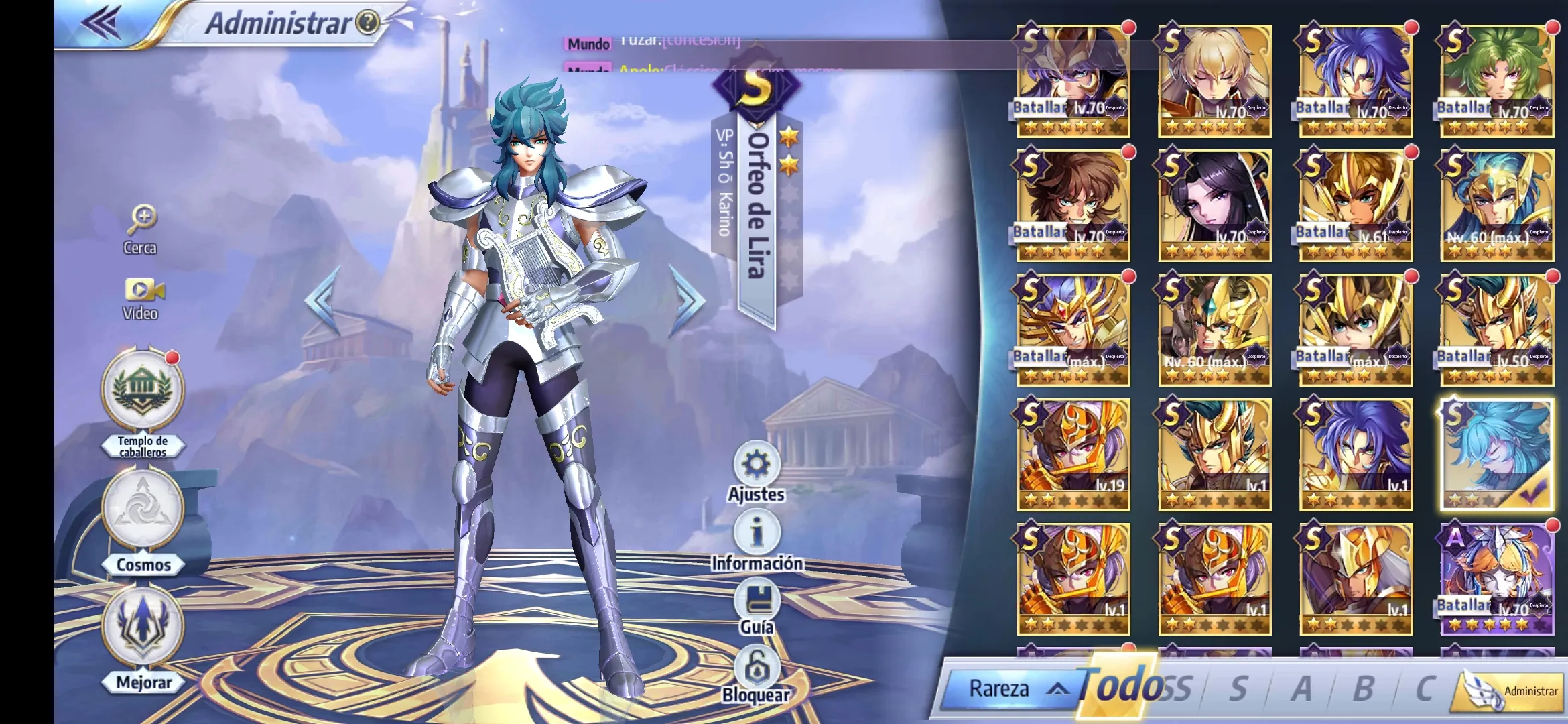Viewport: 1568px width, 724px height.
Task: Open the help question mark beside Administrar
Action: click(368, 23)
